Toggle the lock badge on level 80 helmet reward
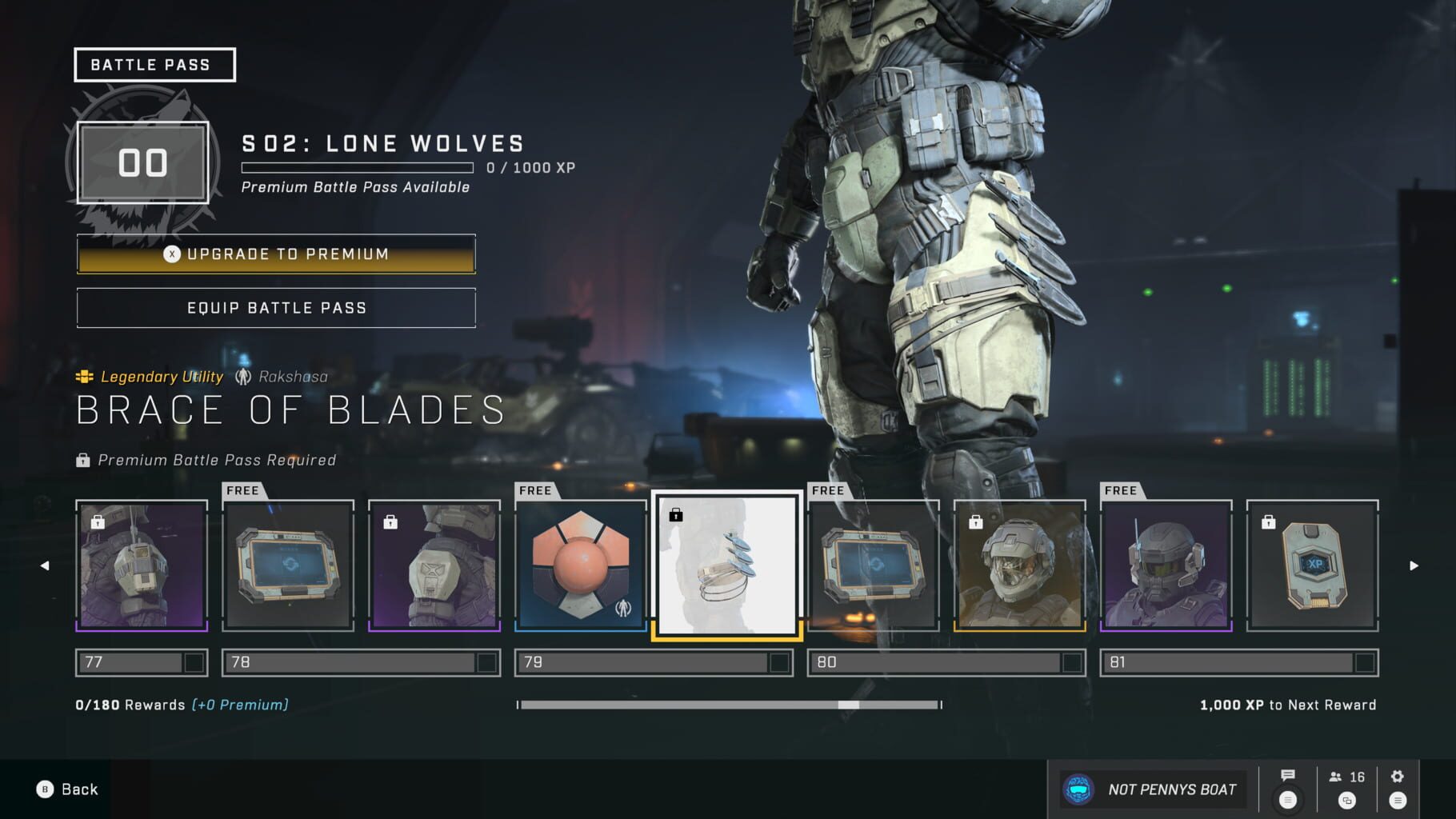Viewport: 1456px width, 819px height. tap(974, 521)
